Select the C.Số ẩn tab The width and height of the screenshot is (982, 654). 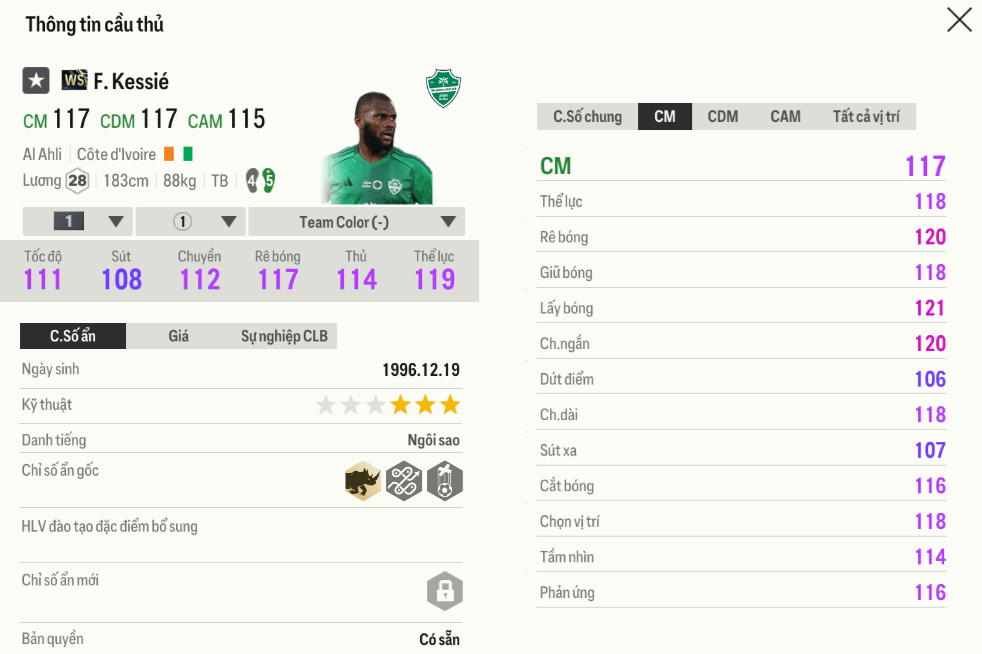[x=73, y=336]
